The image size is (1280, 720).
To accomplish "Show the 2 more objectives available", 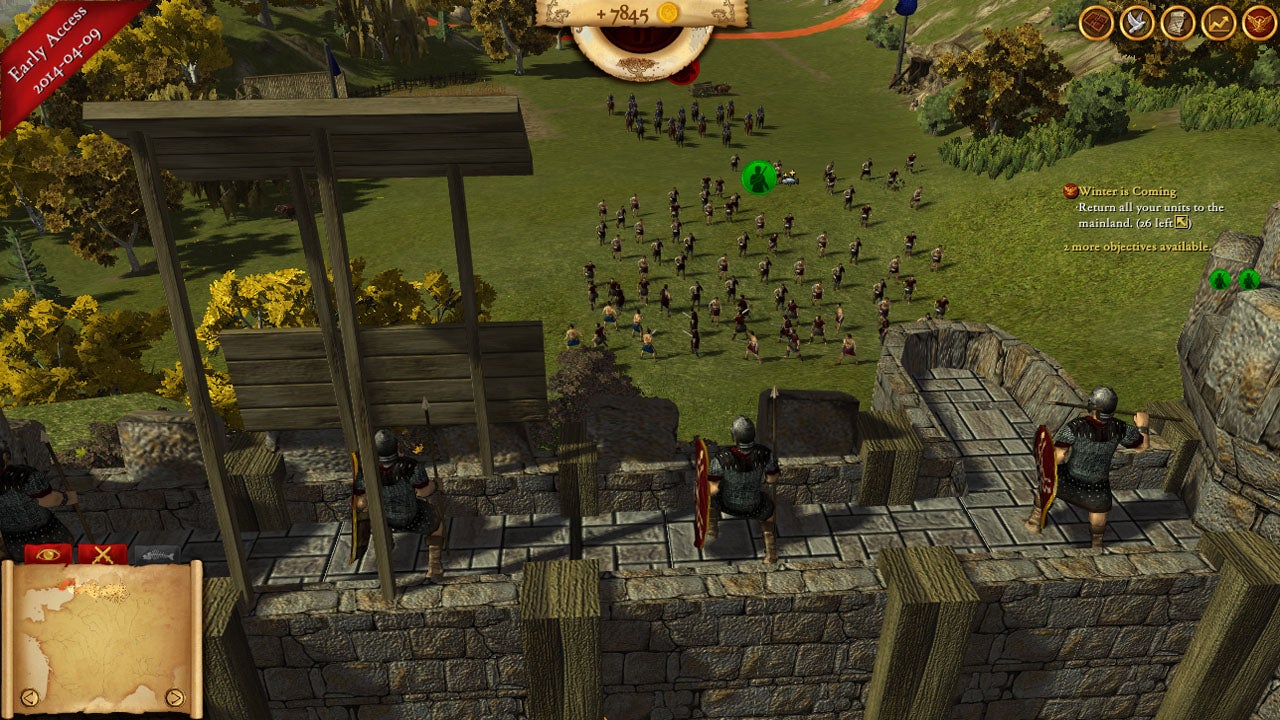I will click(x=1136, y=246).
